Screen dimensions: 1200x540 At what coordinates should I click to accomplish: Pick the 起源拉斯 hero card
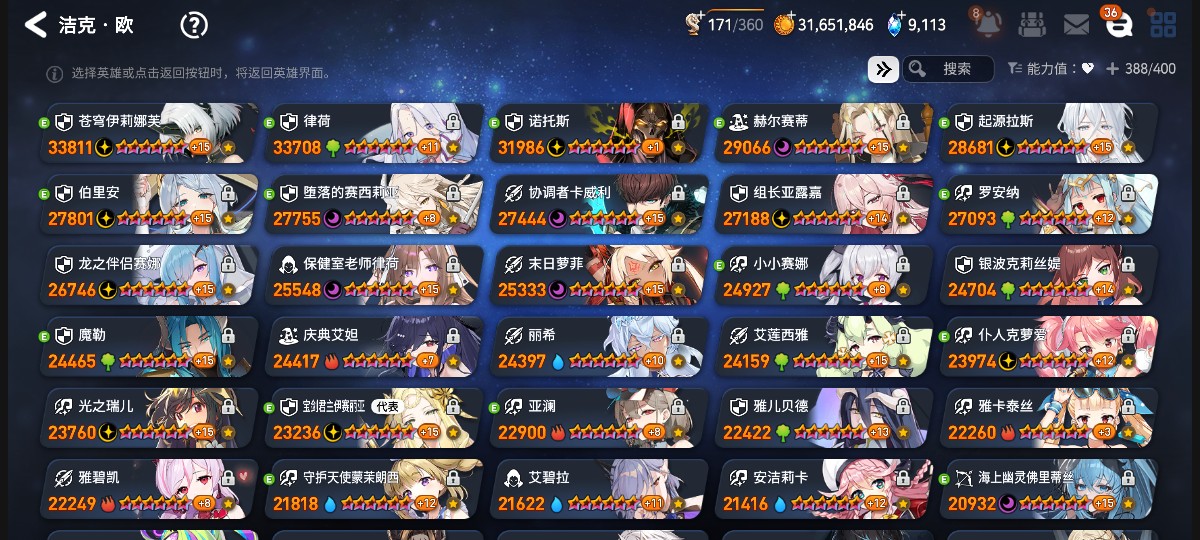click(x=1049, y=134)
